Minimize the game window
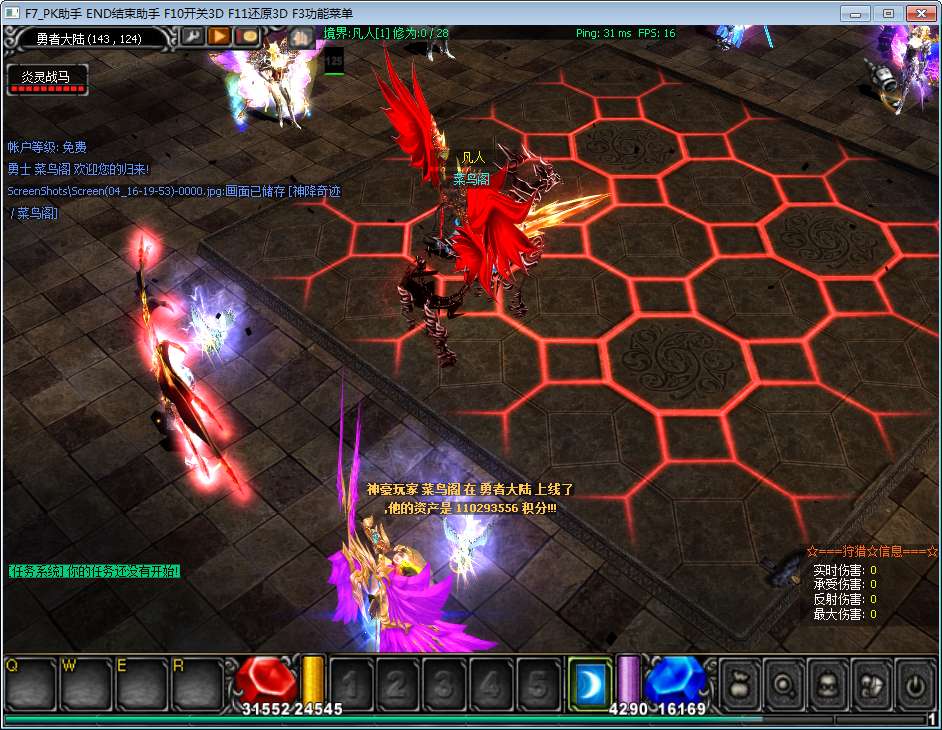The image size is (942, 730). 855,13
